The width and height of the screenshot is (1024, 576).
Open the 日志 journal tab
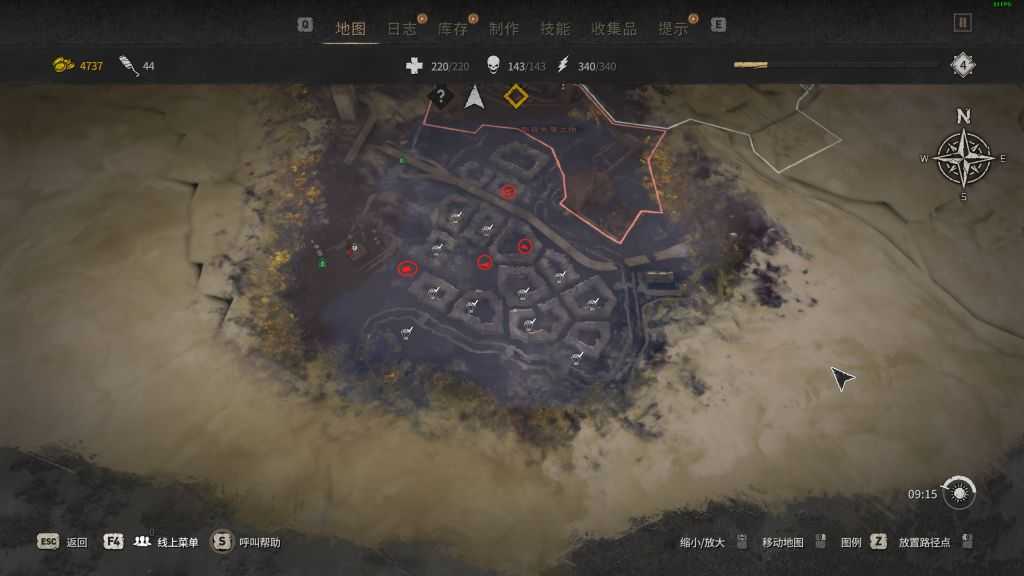point(402,28)
